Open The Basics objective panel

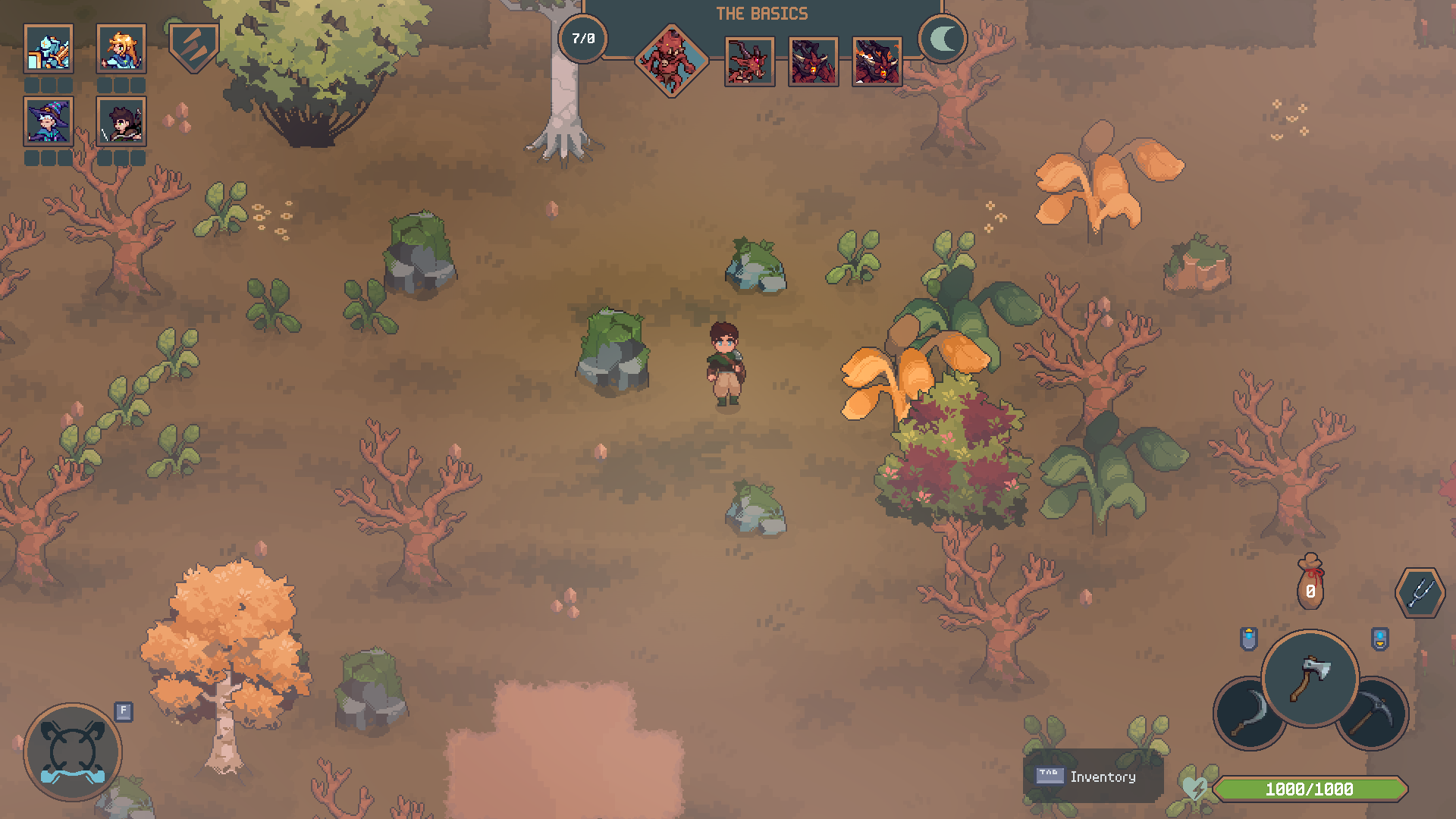coord(762,14)
